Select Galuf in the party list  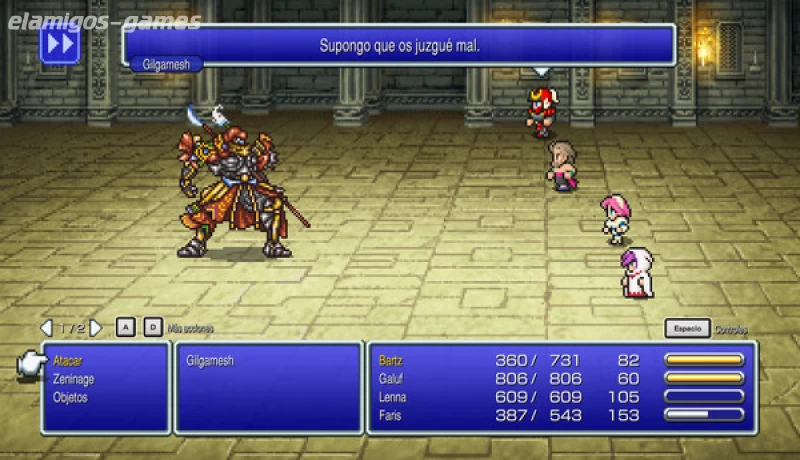393,378
